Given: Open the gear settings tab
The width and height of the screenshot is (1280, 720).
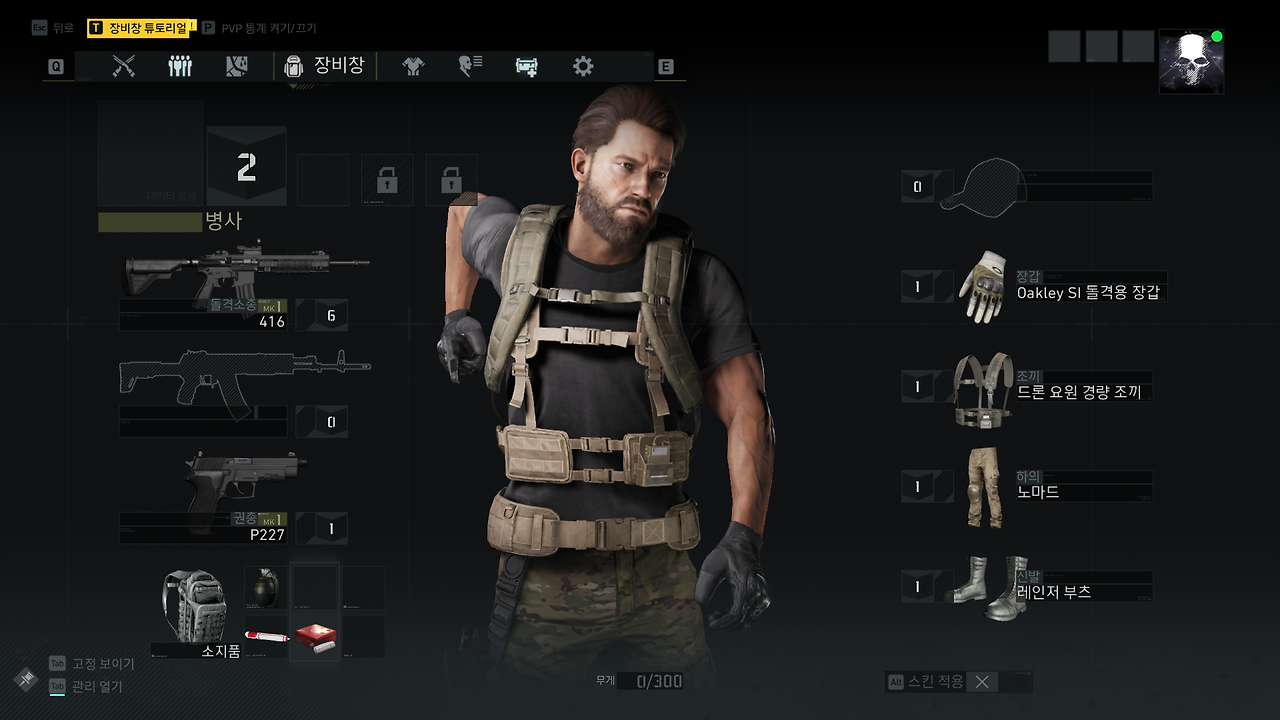Looking at the screenshot, I should (583, 66).
